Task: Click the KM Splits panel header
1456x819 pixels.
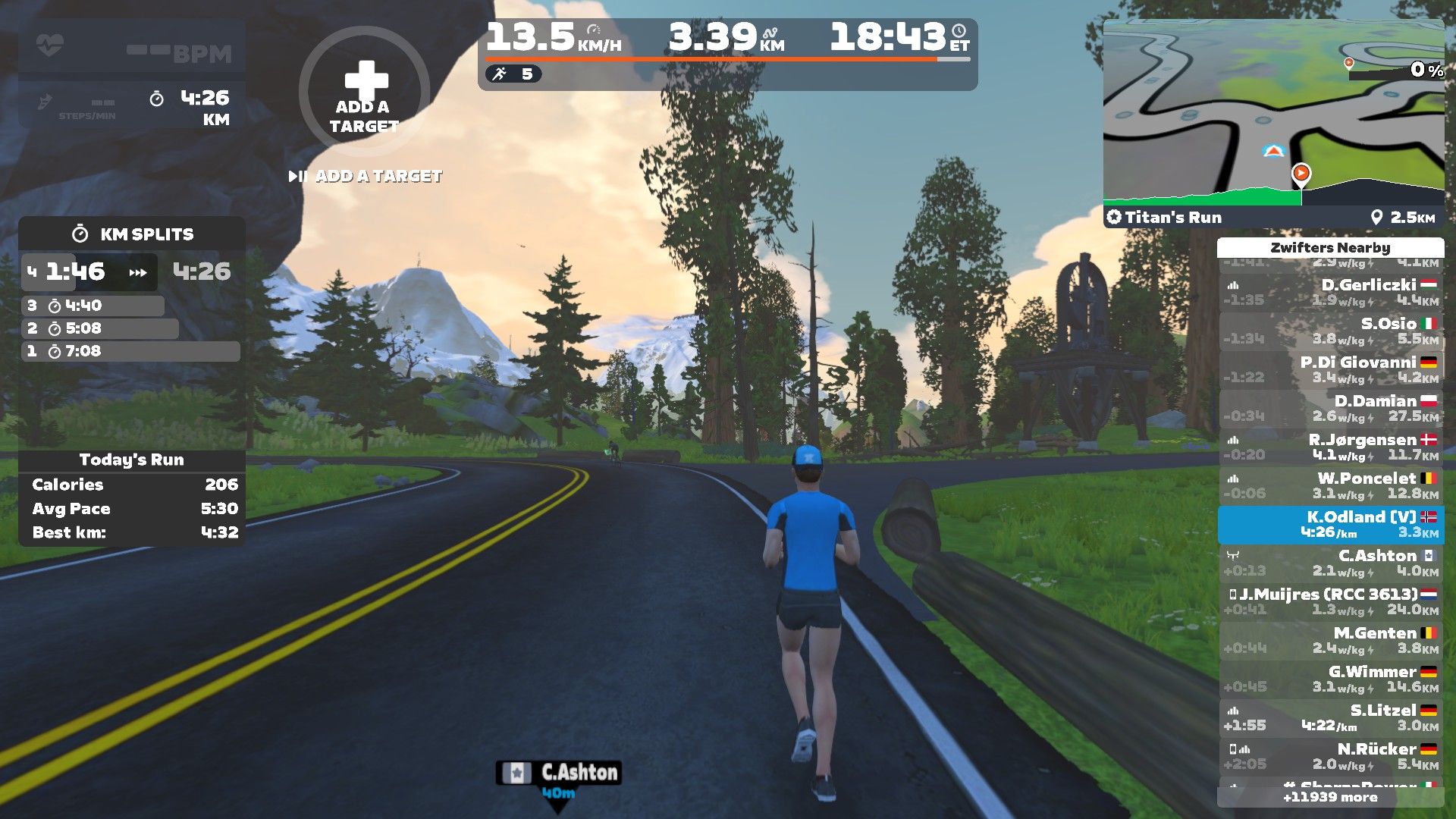Action: [132, 234]
